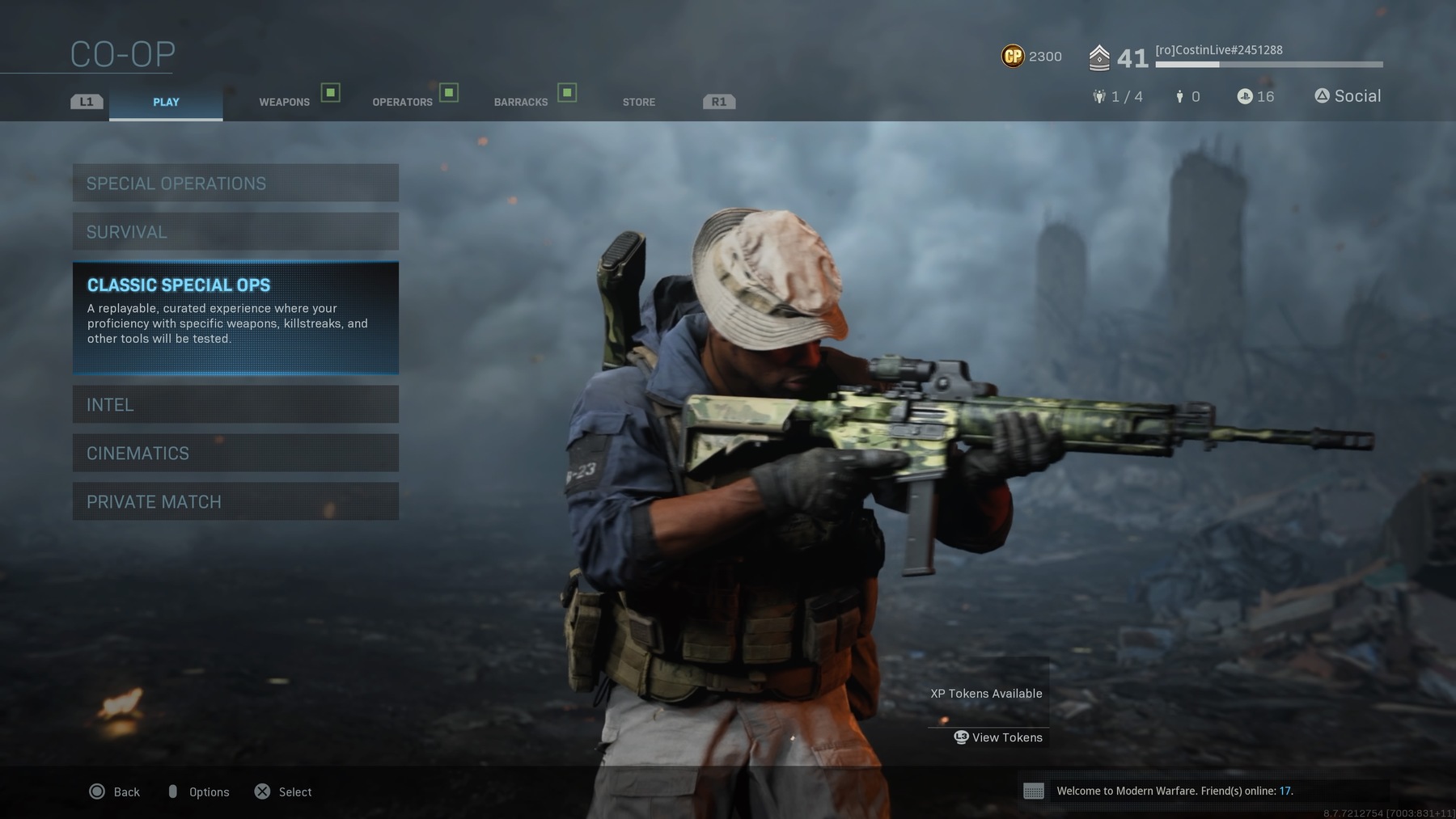Start a Private Match
This screenshot has height=819, width=1456.
[235, 501]
